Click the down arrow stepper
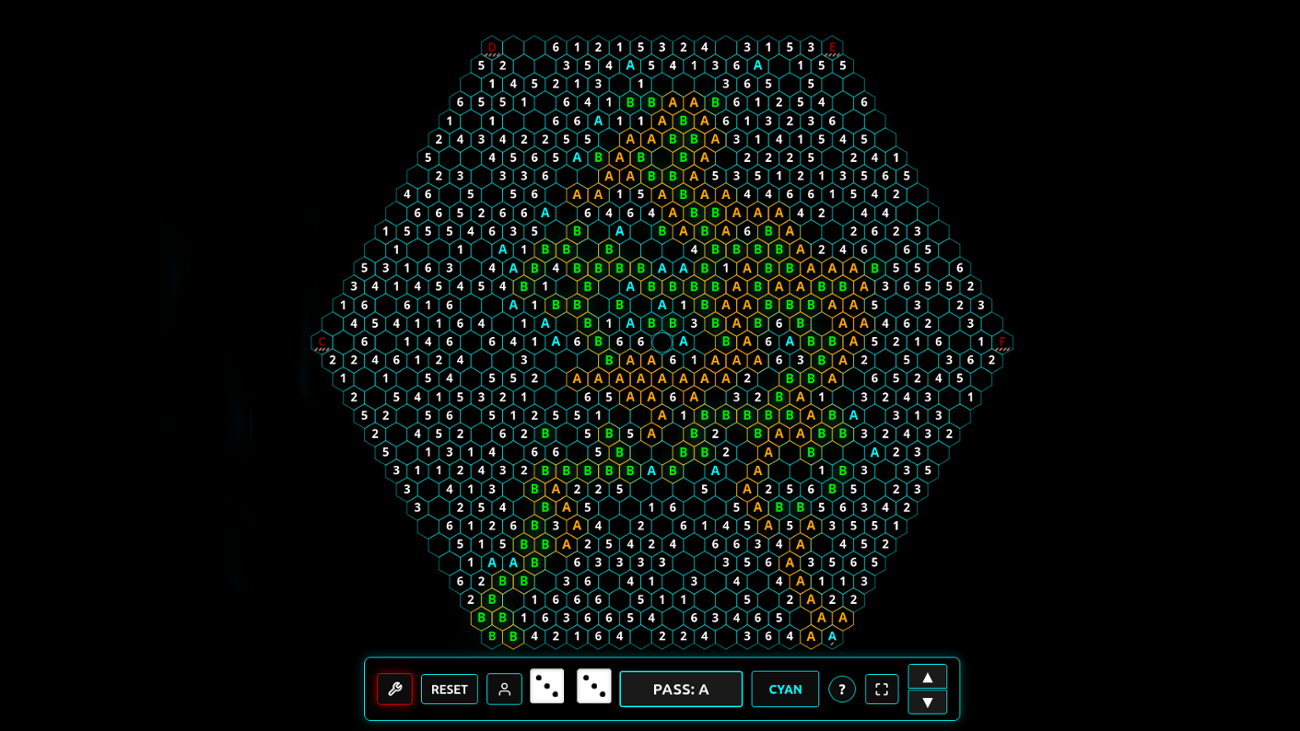The image size is (1300, 731). 928,703
